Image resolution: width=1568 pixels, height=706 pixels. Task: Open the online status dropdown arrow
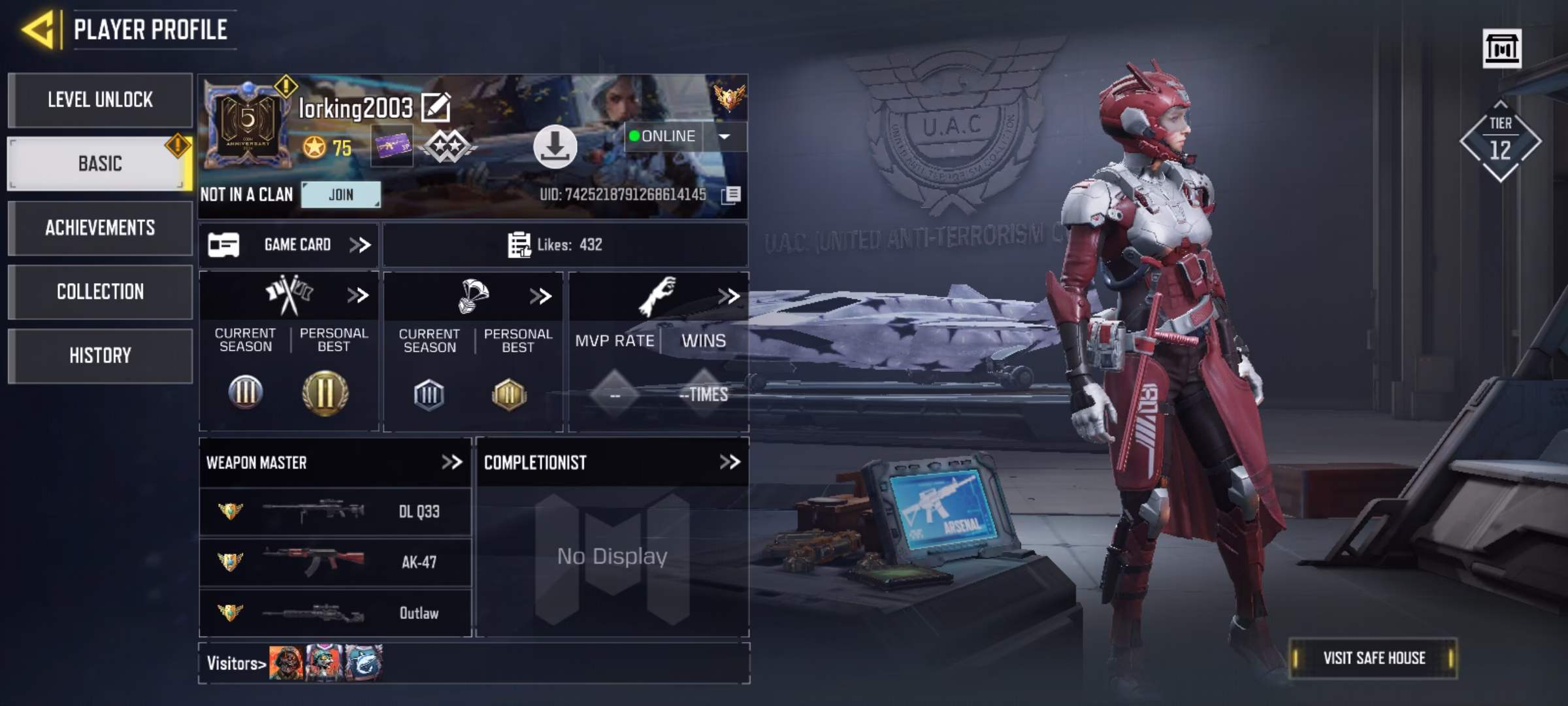tap(725, 136)
